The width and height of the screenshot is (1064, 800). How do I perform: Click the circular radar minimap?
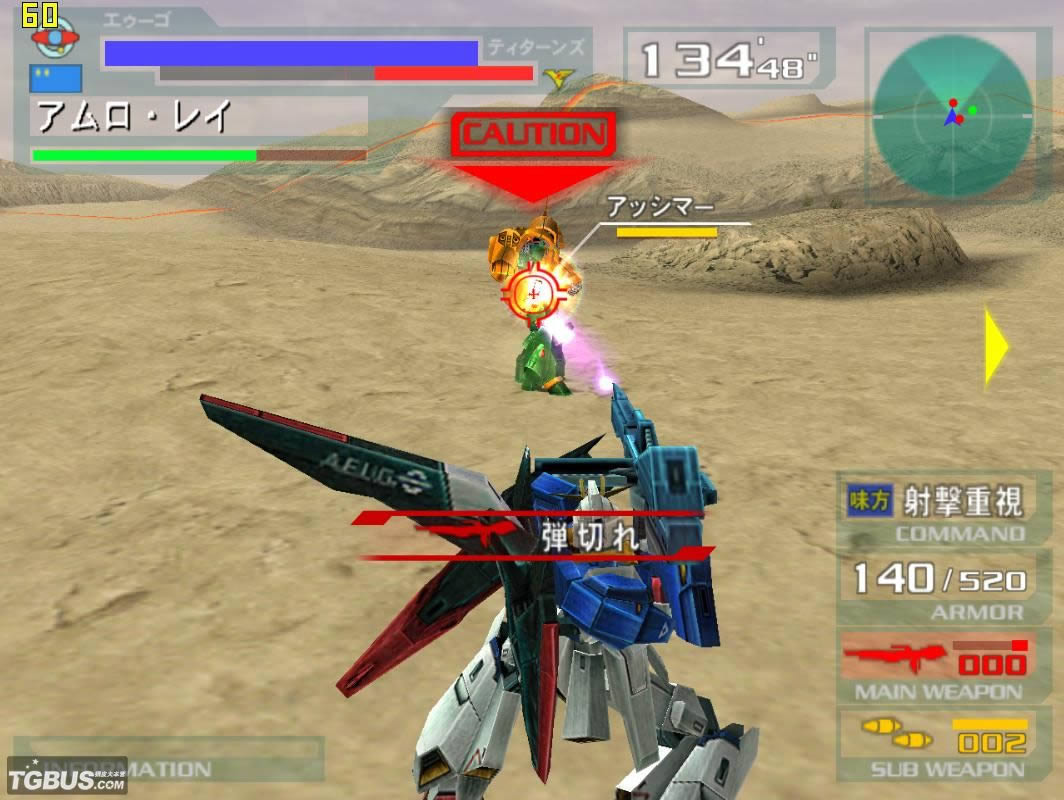pos(951,113)
